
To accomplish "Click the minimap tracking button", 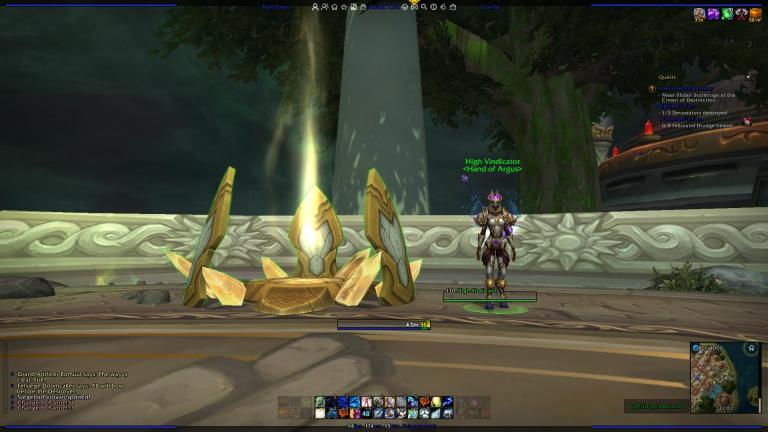I will [x=750, y=349].
